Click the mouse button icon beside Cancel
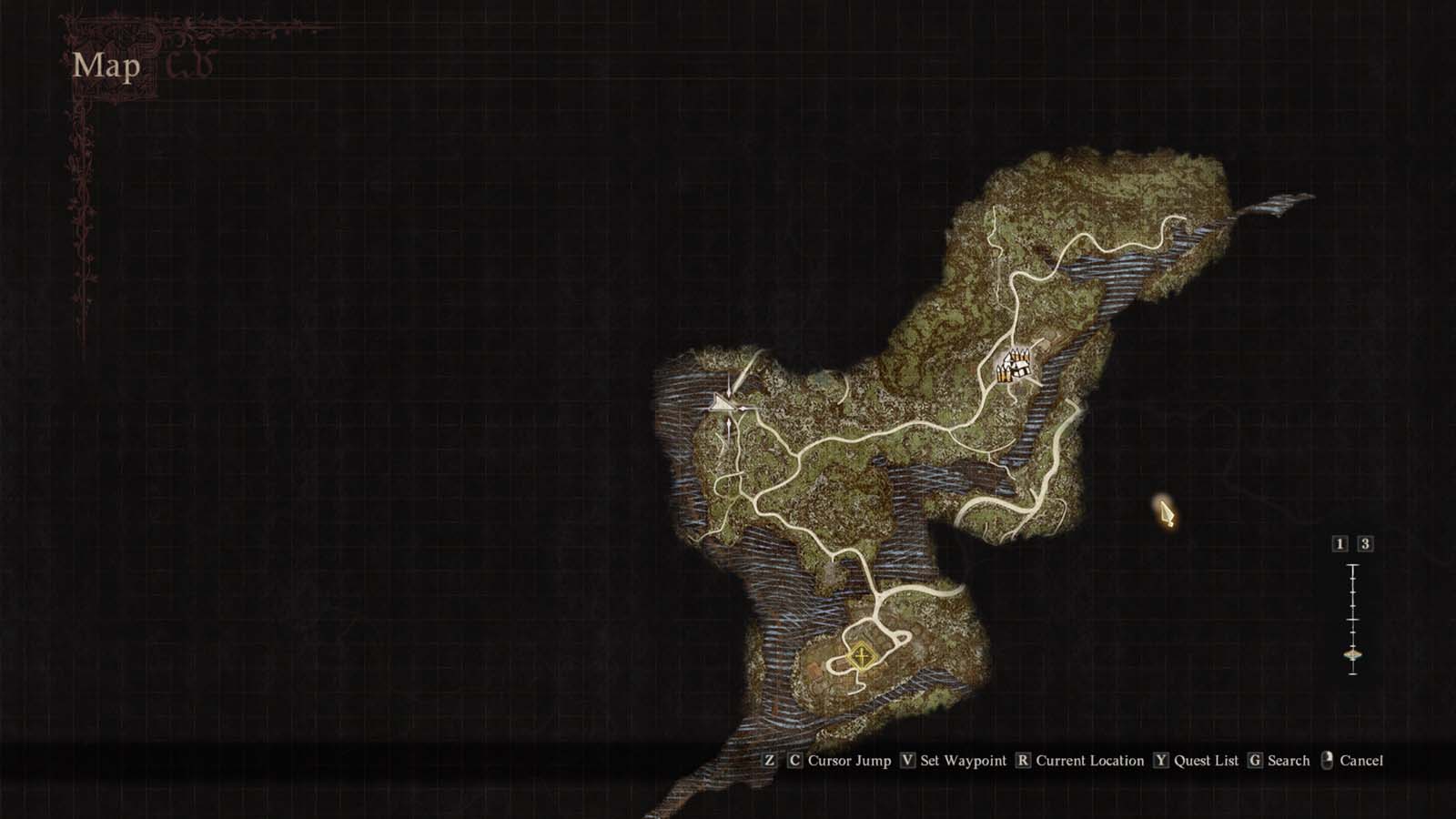The width and height of the screenshot is (1456, 819). [x=1326, y=760]
